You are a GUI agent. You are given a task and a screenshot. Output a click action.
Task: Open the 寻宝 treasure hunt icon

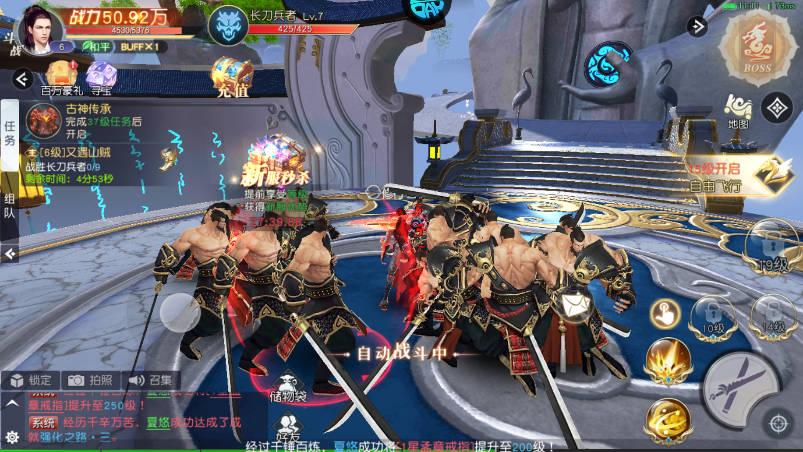click(100, 76)
